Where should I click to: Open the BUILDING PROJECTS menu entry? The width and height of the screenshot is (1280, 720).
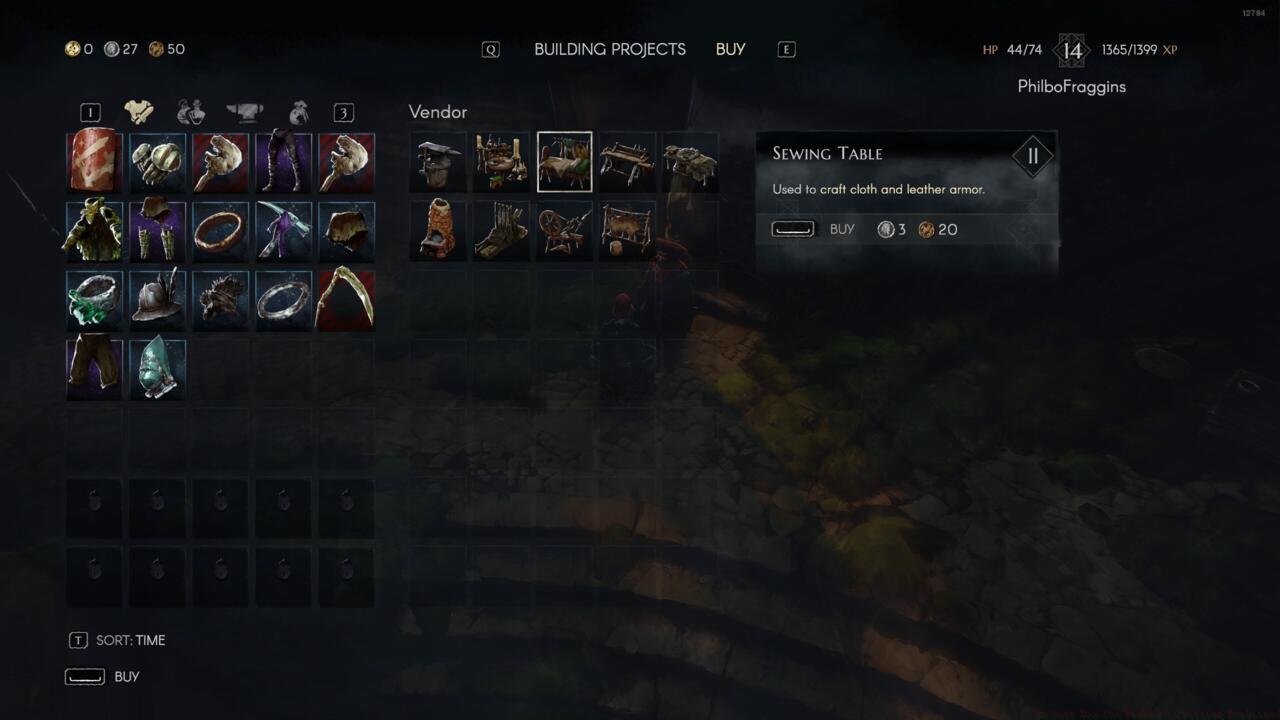pos(610,49)
